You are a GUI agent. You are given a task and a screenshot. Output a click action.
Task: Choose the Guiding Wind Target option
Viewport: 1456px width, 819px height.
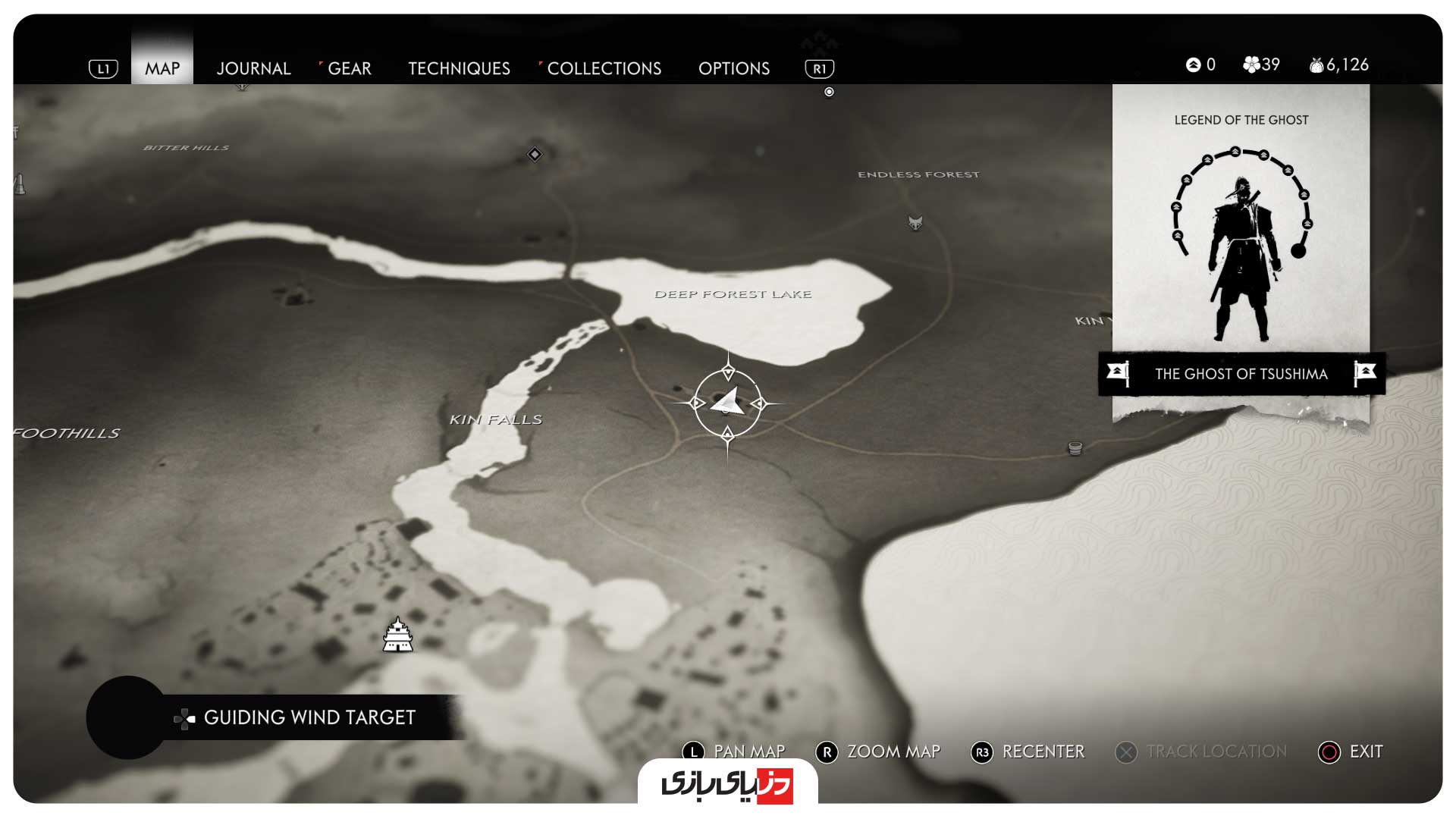pos(309,717)
